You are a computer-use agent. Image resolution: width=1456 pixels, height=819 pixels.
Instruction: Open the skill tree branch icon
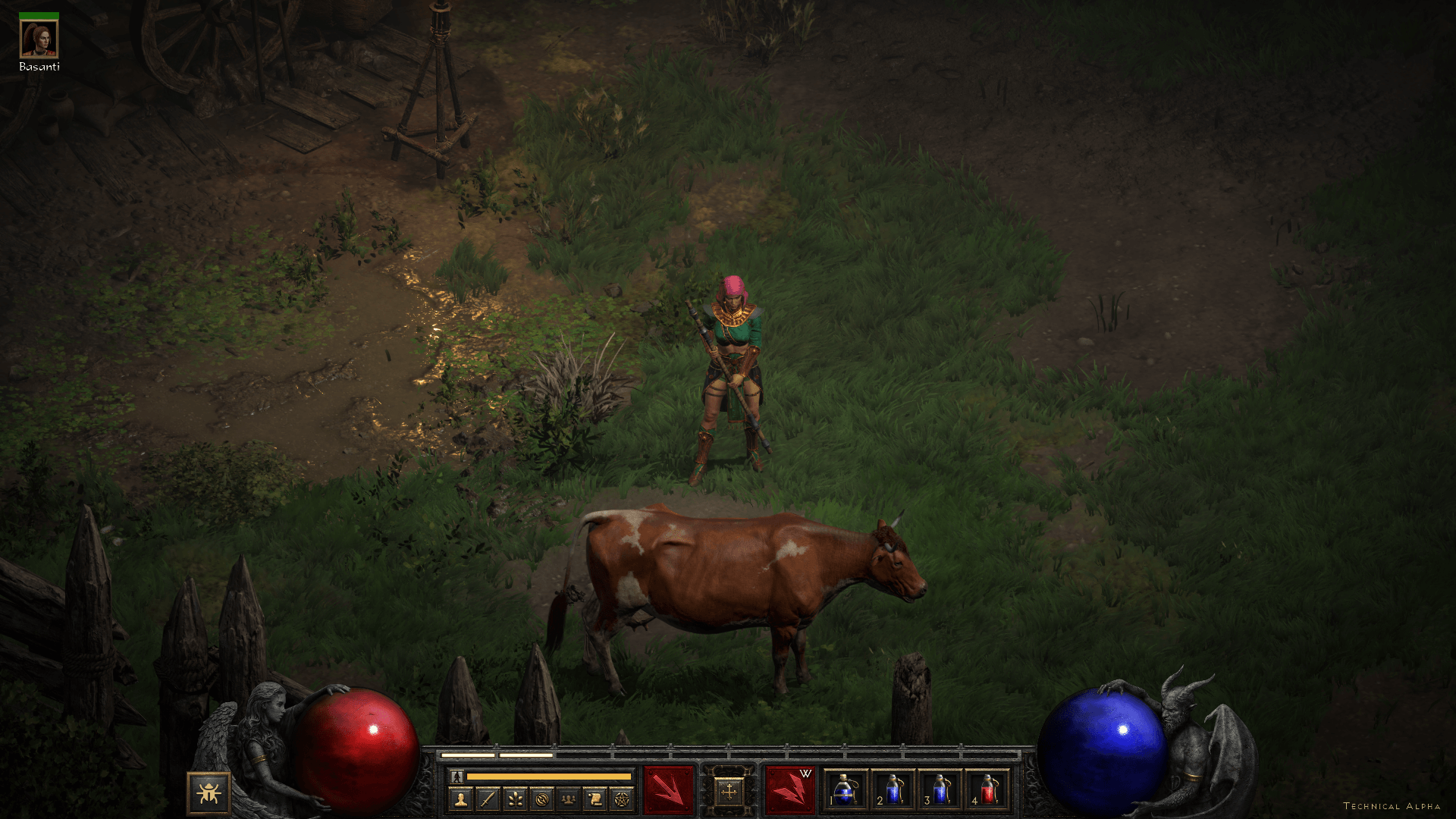click(514, 799)
